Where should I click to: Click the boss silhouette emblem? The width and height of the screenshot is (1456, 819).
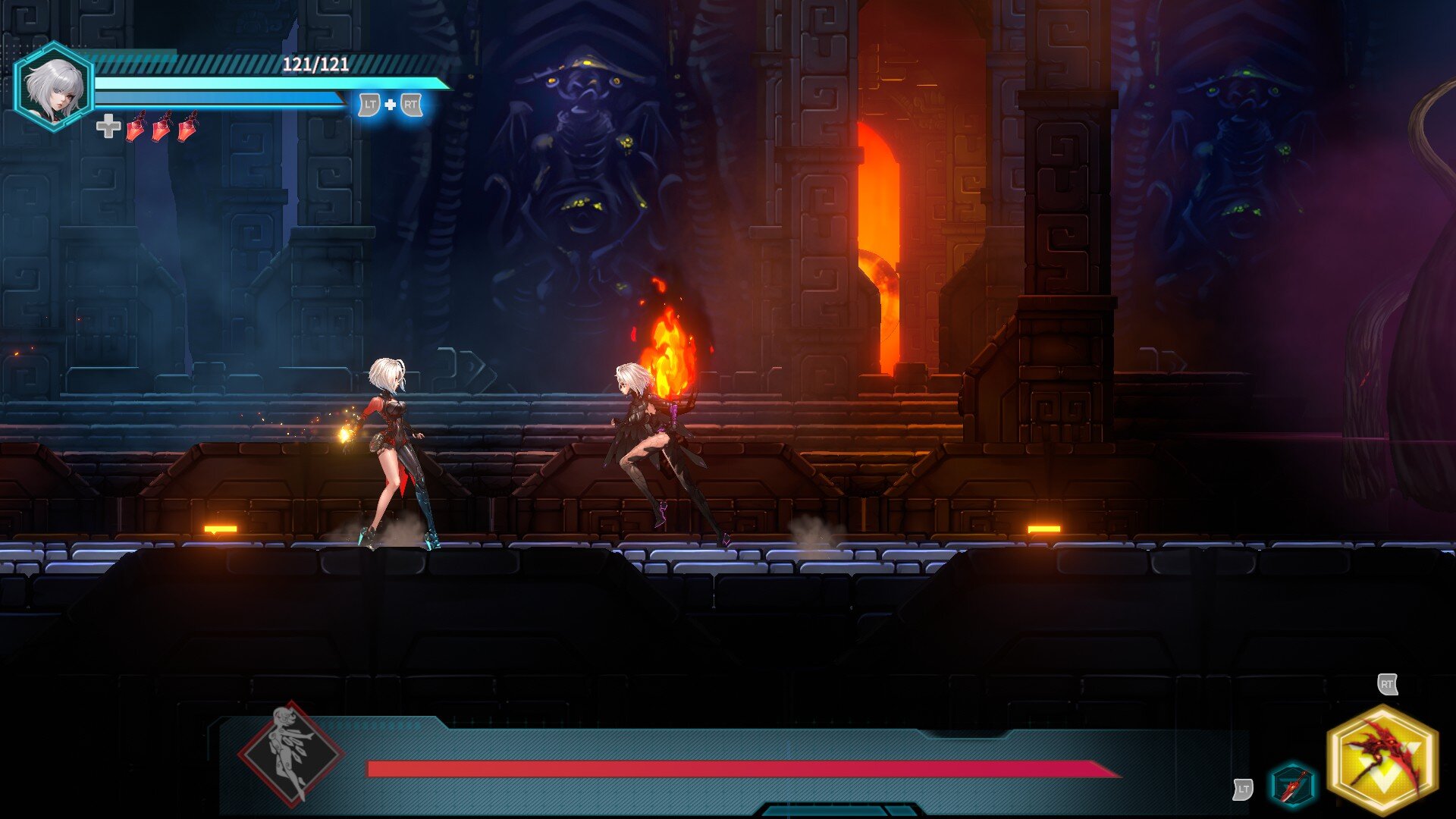tap(290, 753)
